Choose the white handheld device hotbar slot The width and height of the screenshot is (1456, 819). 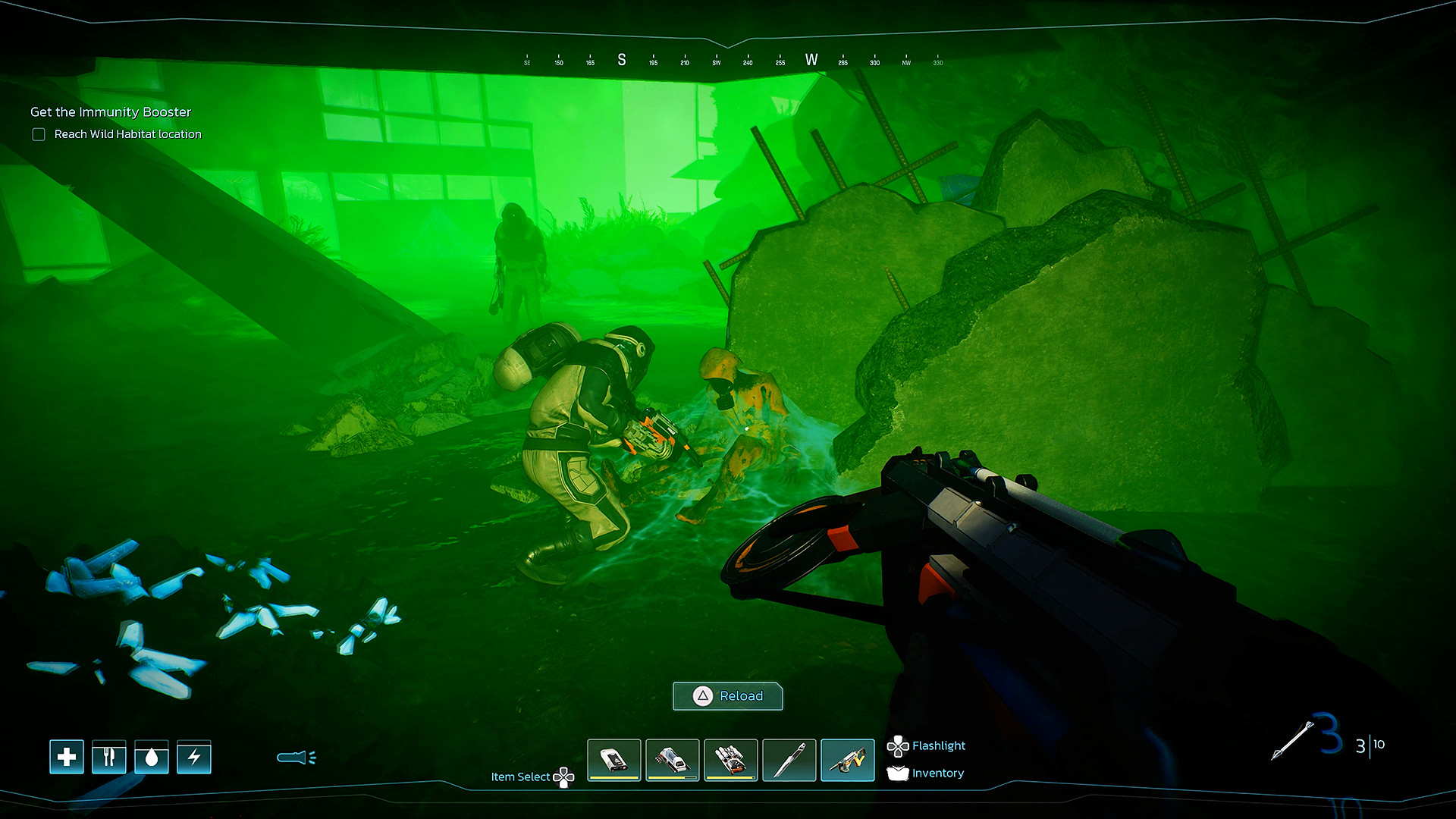point(614,759)
